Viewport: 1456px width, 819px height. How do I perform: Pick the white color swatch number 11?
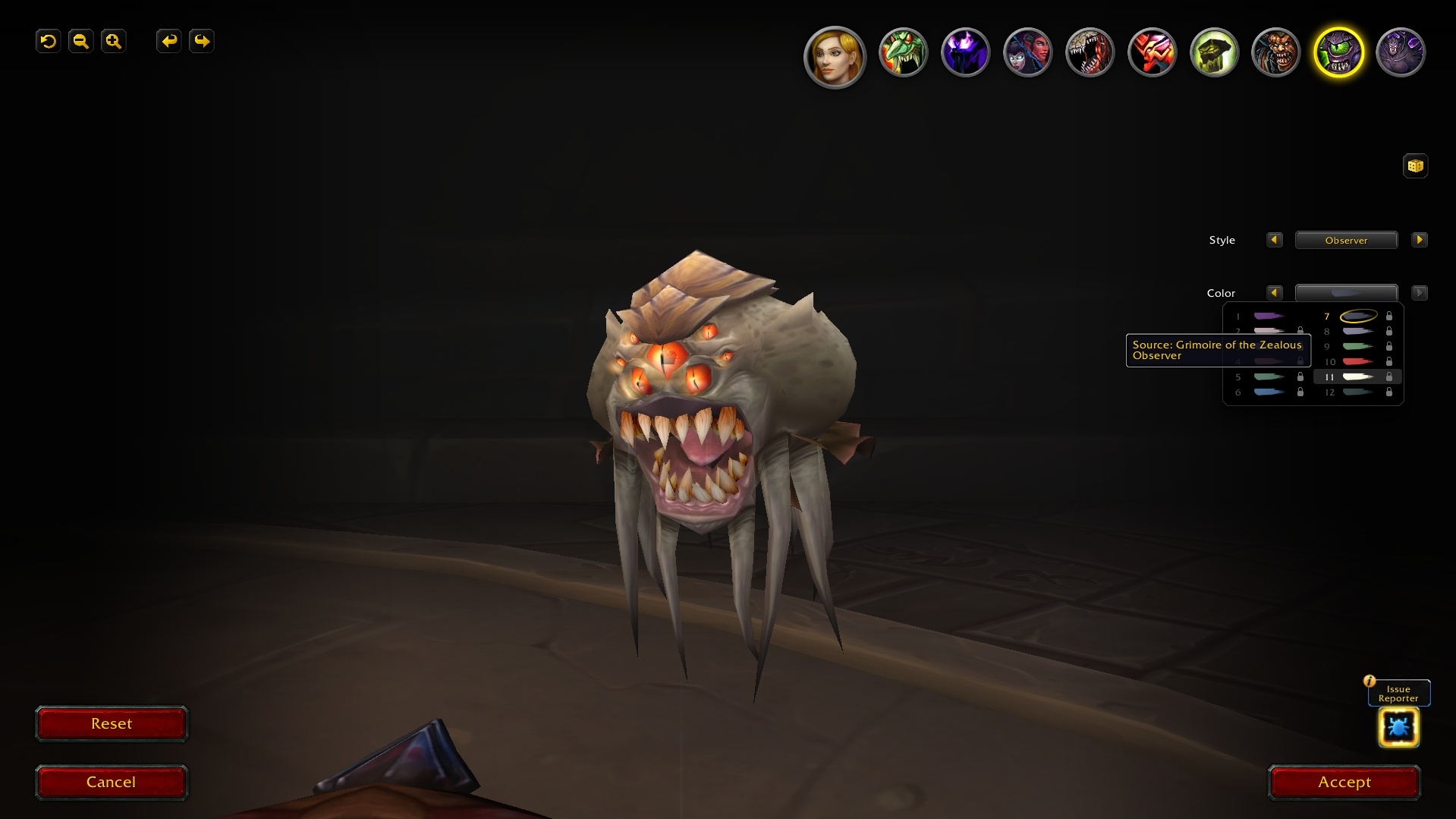click(x=1357, y=376)
